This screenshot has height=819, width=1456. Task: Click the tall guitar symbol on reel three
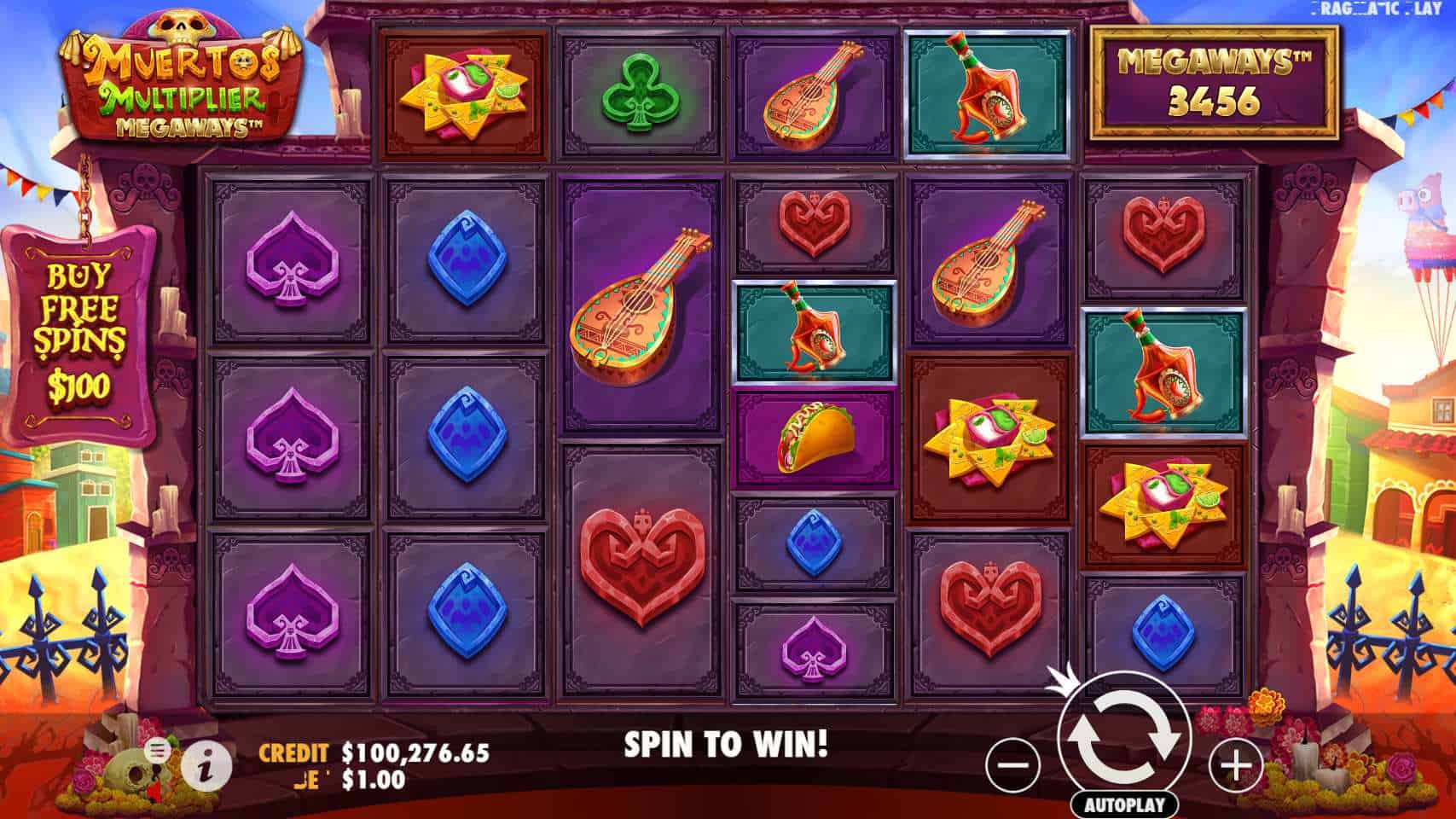[640, 307]
